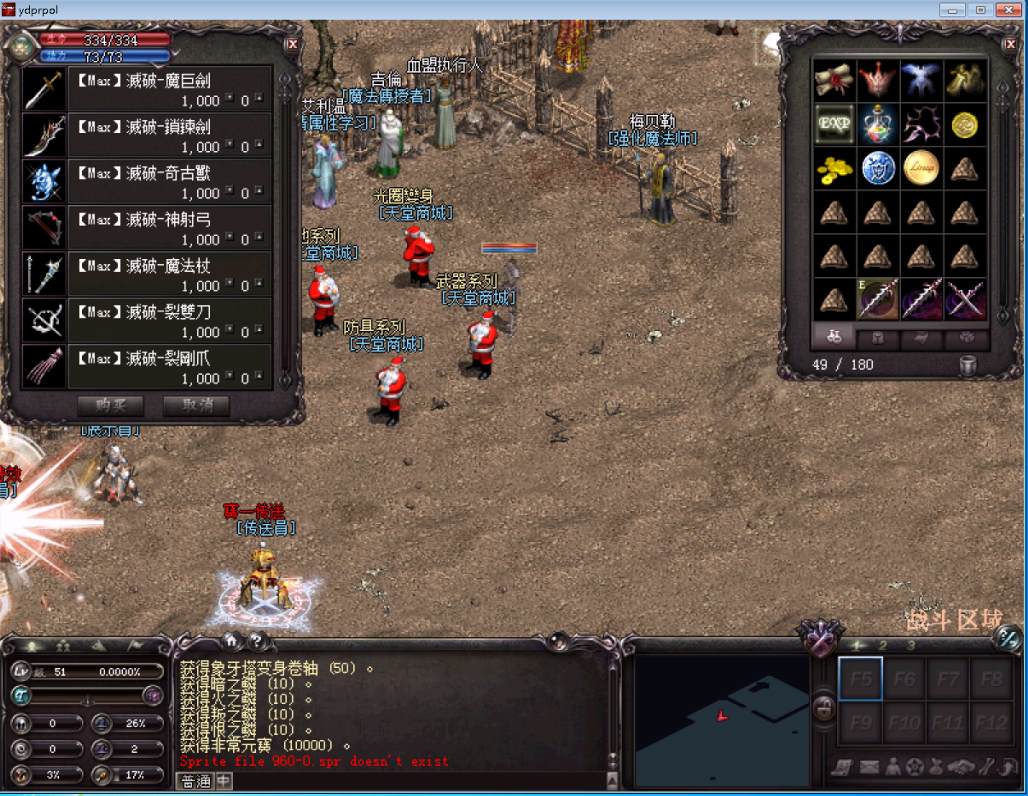This screenshot has height=796, width=1028.
Task: Select the equipped sword marked E
Action: pos(878,299)
